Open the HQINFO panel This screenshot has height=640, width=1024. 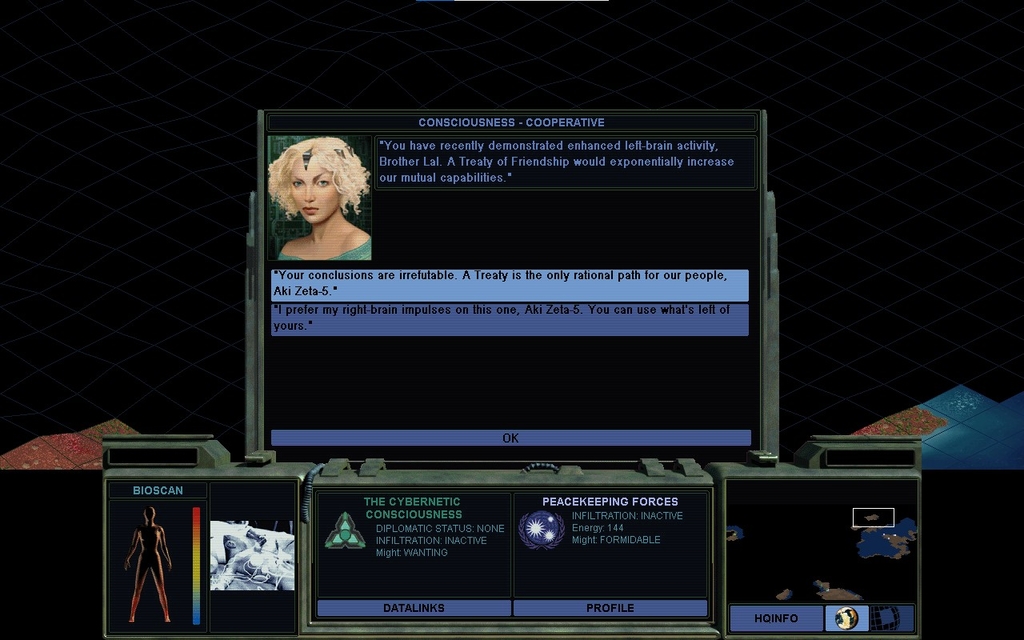click(x=776, y=618)
